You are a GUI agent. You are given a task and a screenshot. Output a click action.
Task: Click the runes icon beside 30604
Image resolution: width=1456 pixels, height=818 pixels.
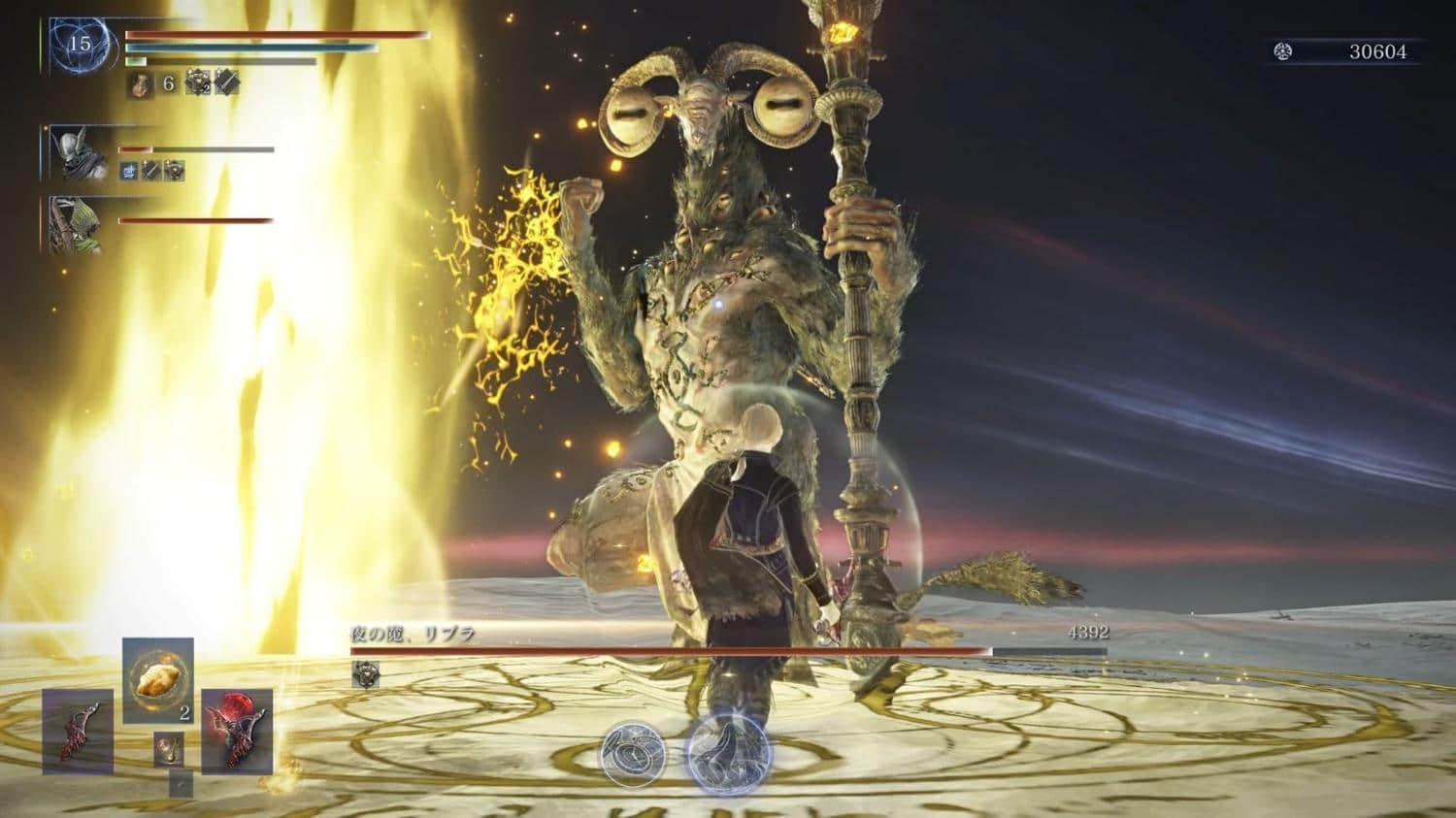[1283, 52]
